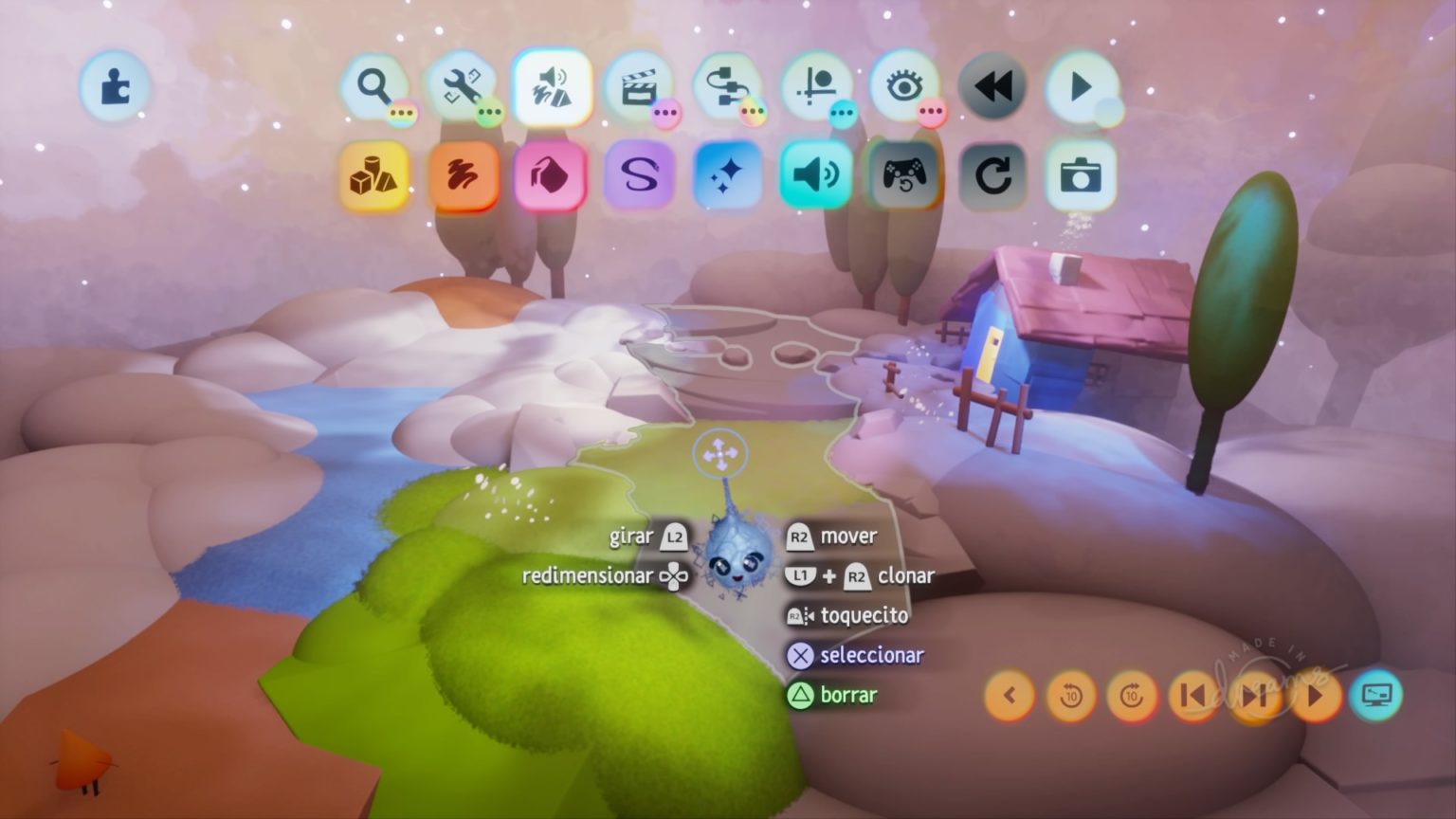The image size is (1456, 819).
Task: Expand extra options under the clapperboard tool
Action: 665,113
